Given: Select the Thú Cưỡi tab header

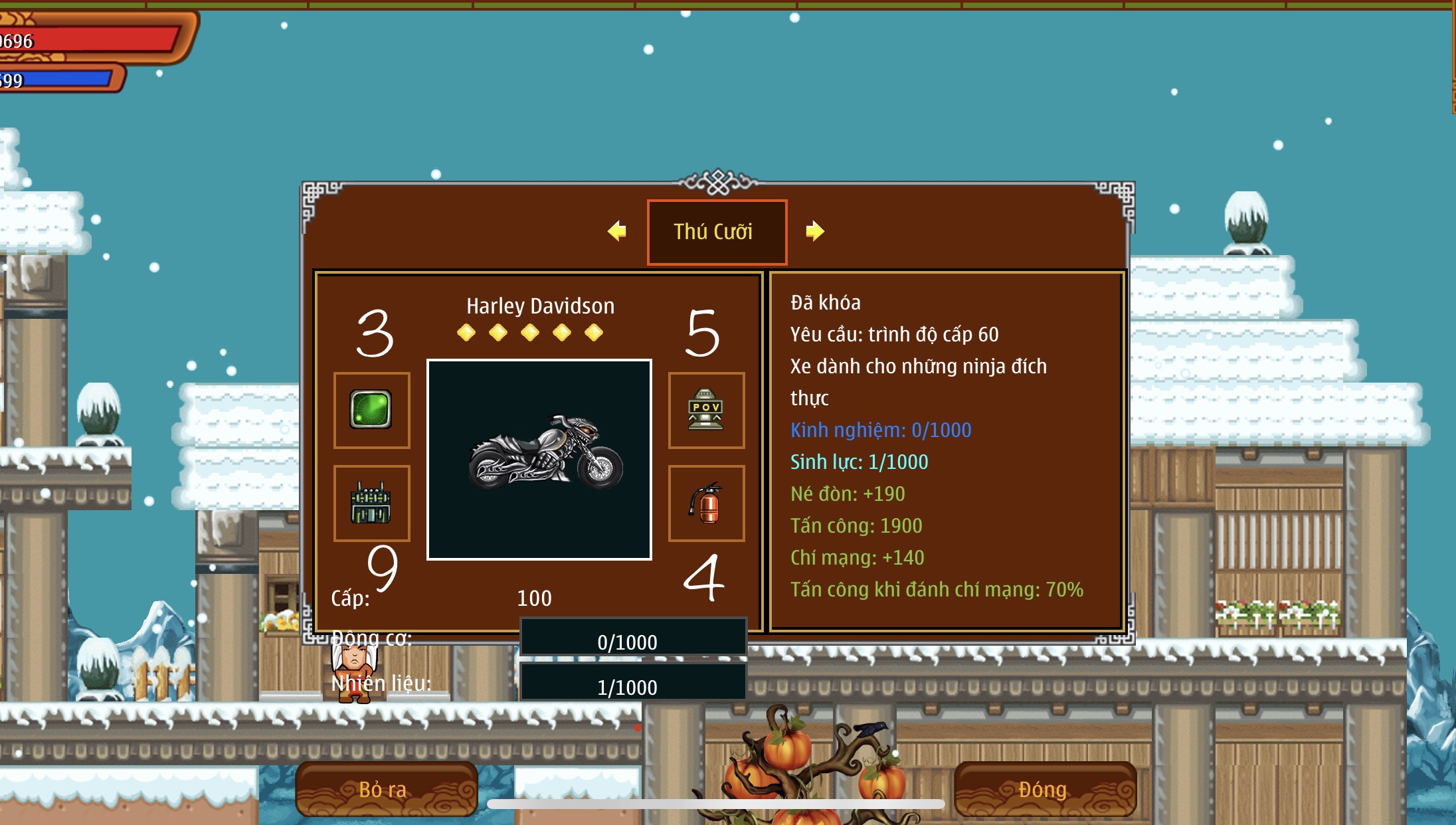Looking at the screenshot, I should coord(717,232).
